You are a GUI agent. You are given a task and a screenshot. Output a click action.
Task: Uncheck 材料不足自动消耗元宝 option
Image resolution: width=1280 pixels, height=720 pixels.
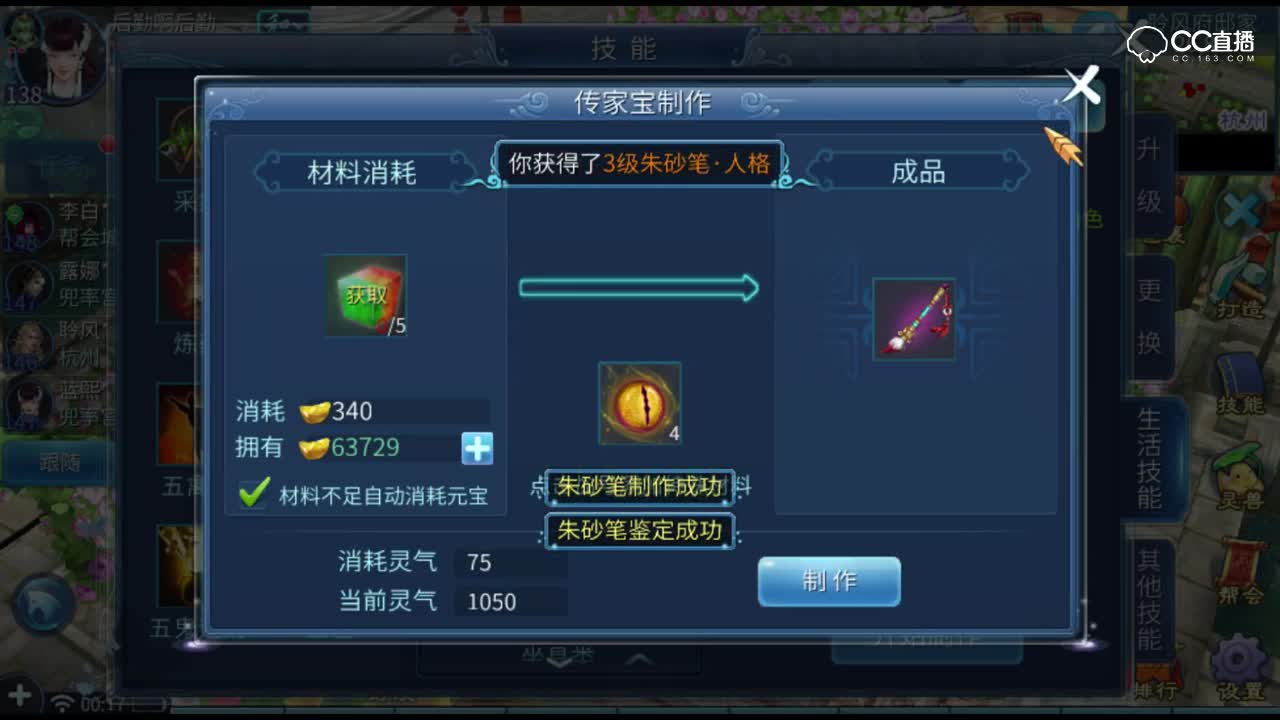click(253, 494)
